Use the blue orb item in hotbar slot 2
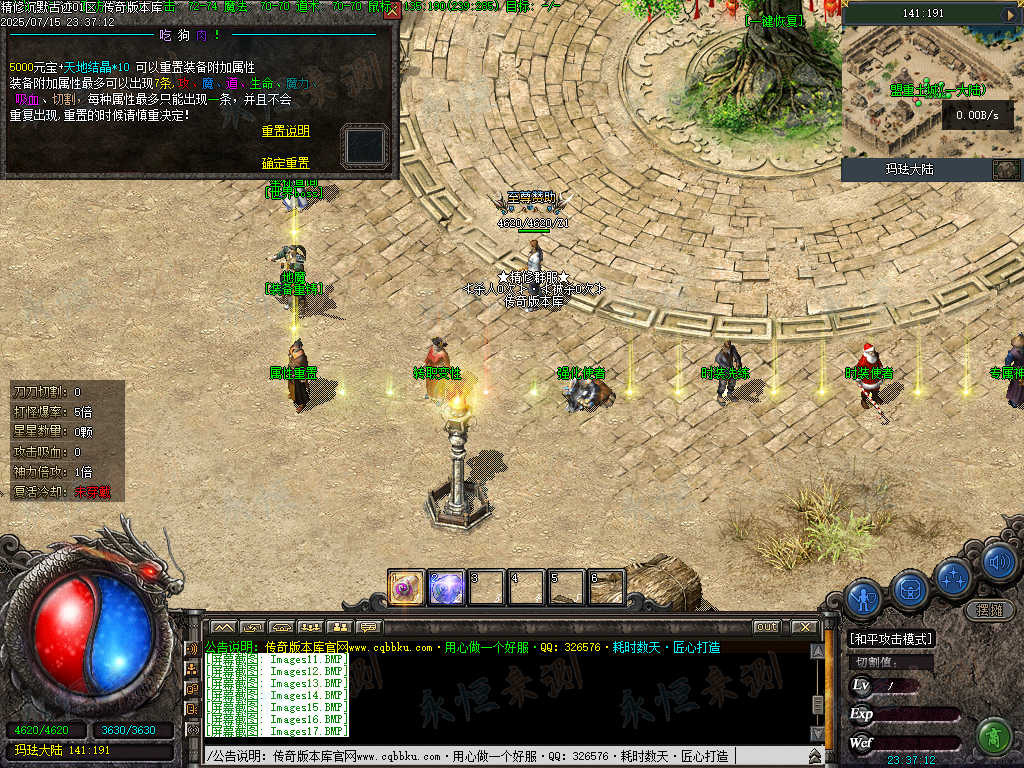 pyautogui.click(x=446, y=587)
